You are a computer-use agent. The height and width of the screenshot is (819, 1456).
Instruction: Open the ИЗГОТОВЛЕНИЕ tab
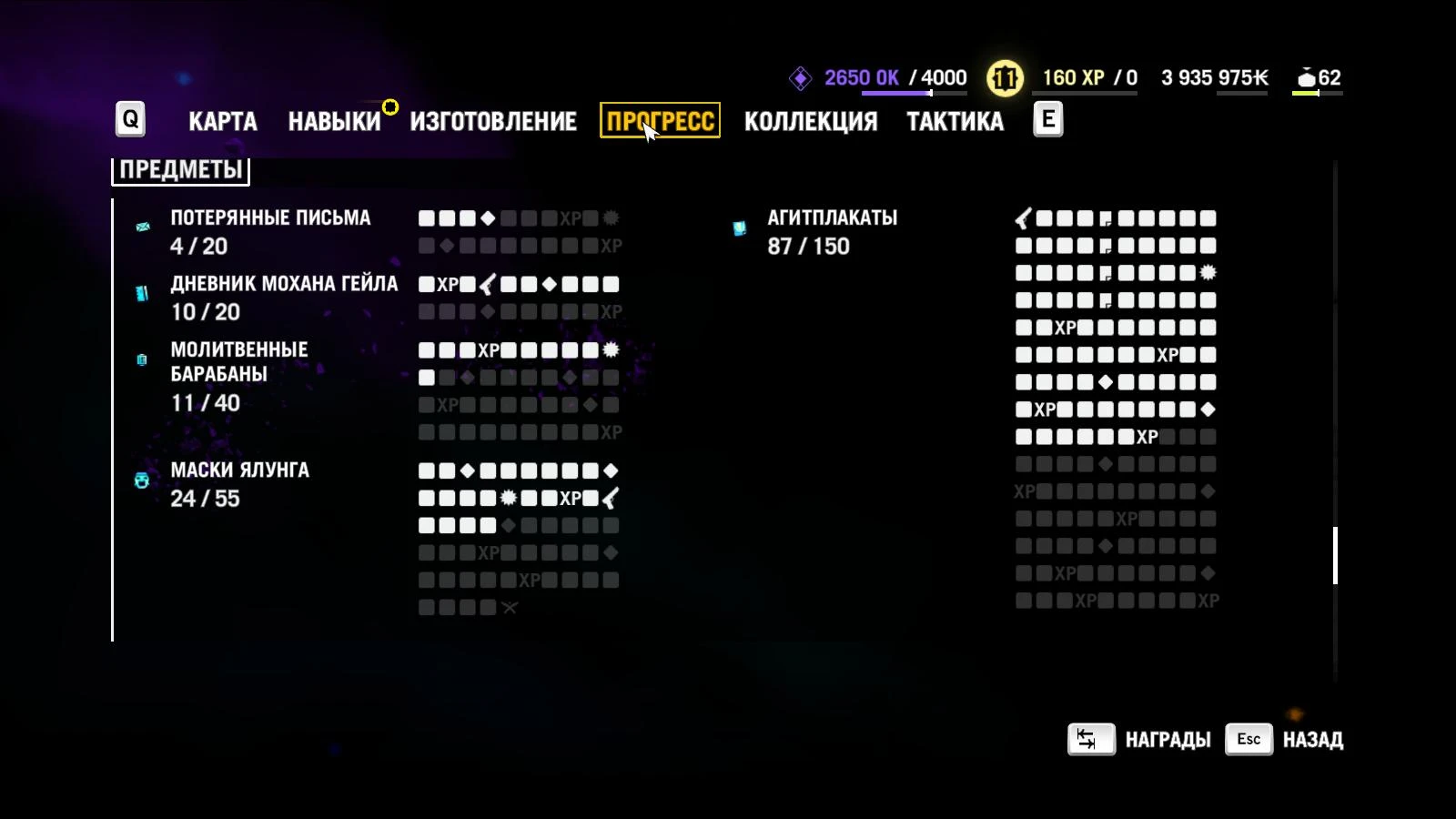tap(494, 120)
